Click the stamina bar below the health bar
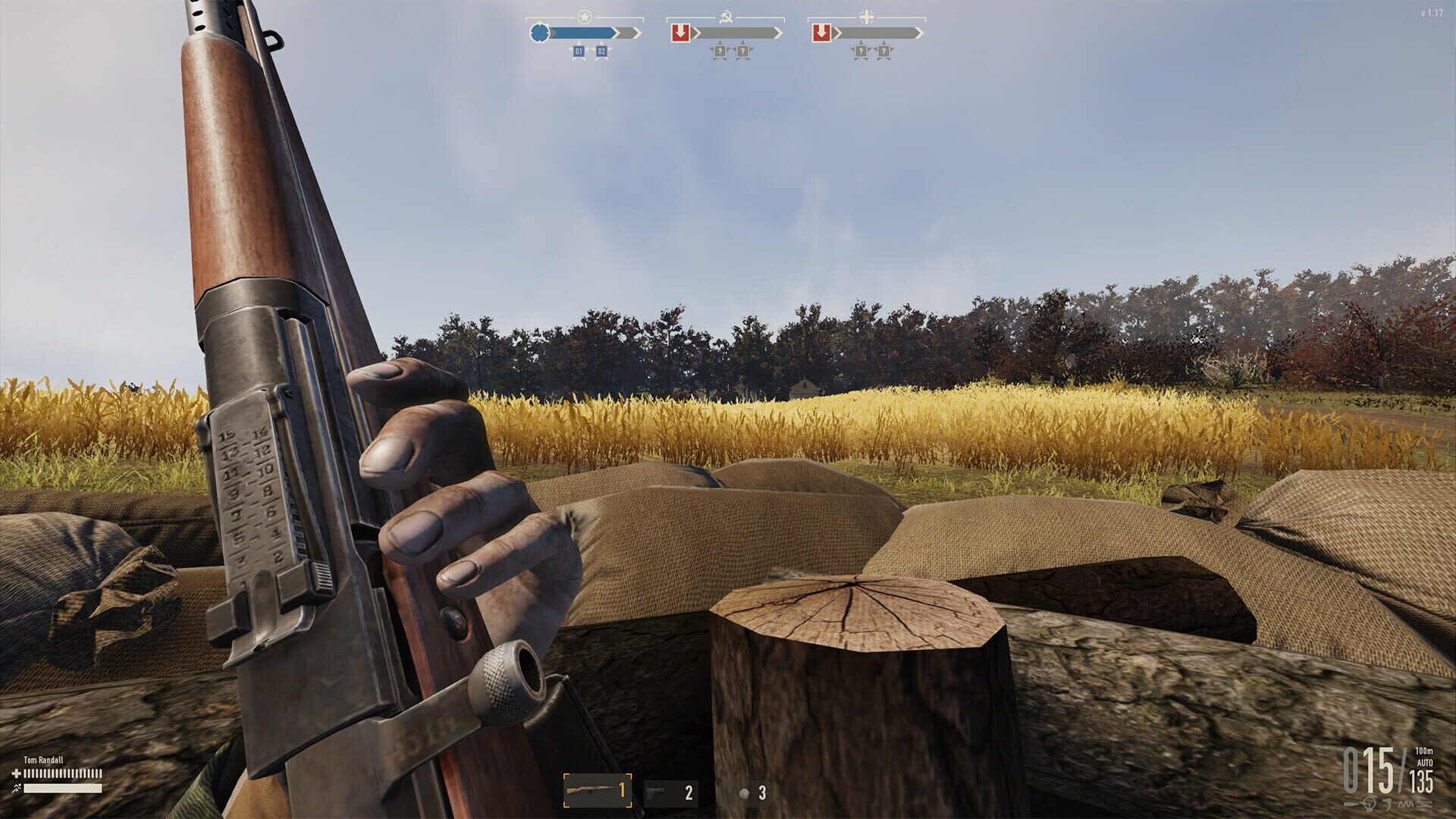The height and width of the screenshot is (819, 1456). (61, 788)
